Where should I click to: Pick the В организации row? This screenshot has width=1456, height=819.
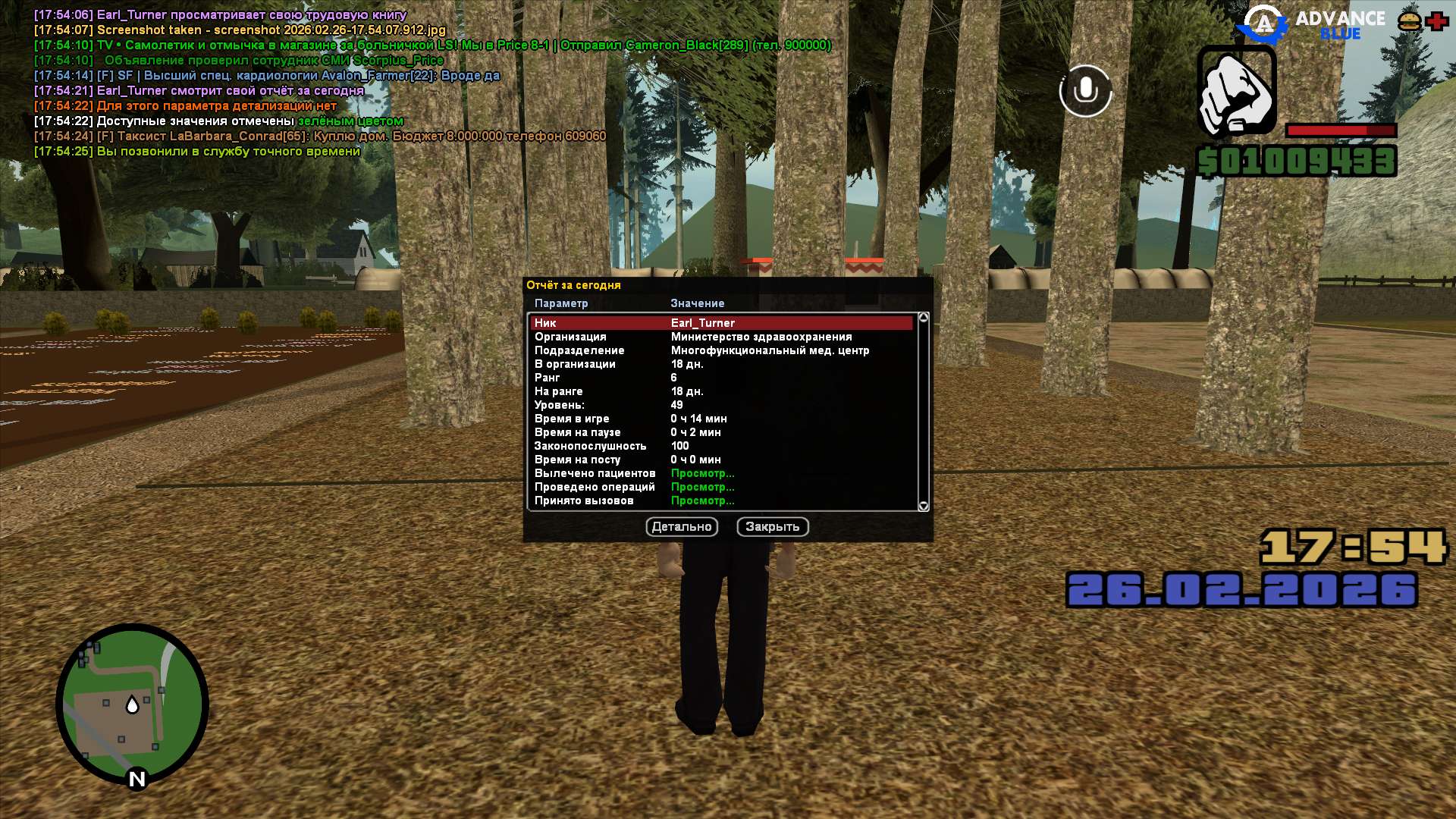pyautogui.click(x=720, y=364)
